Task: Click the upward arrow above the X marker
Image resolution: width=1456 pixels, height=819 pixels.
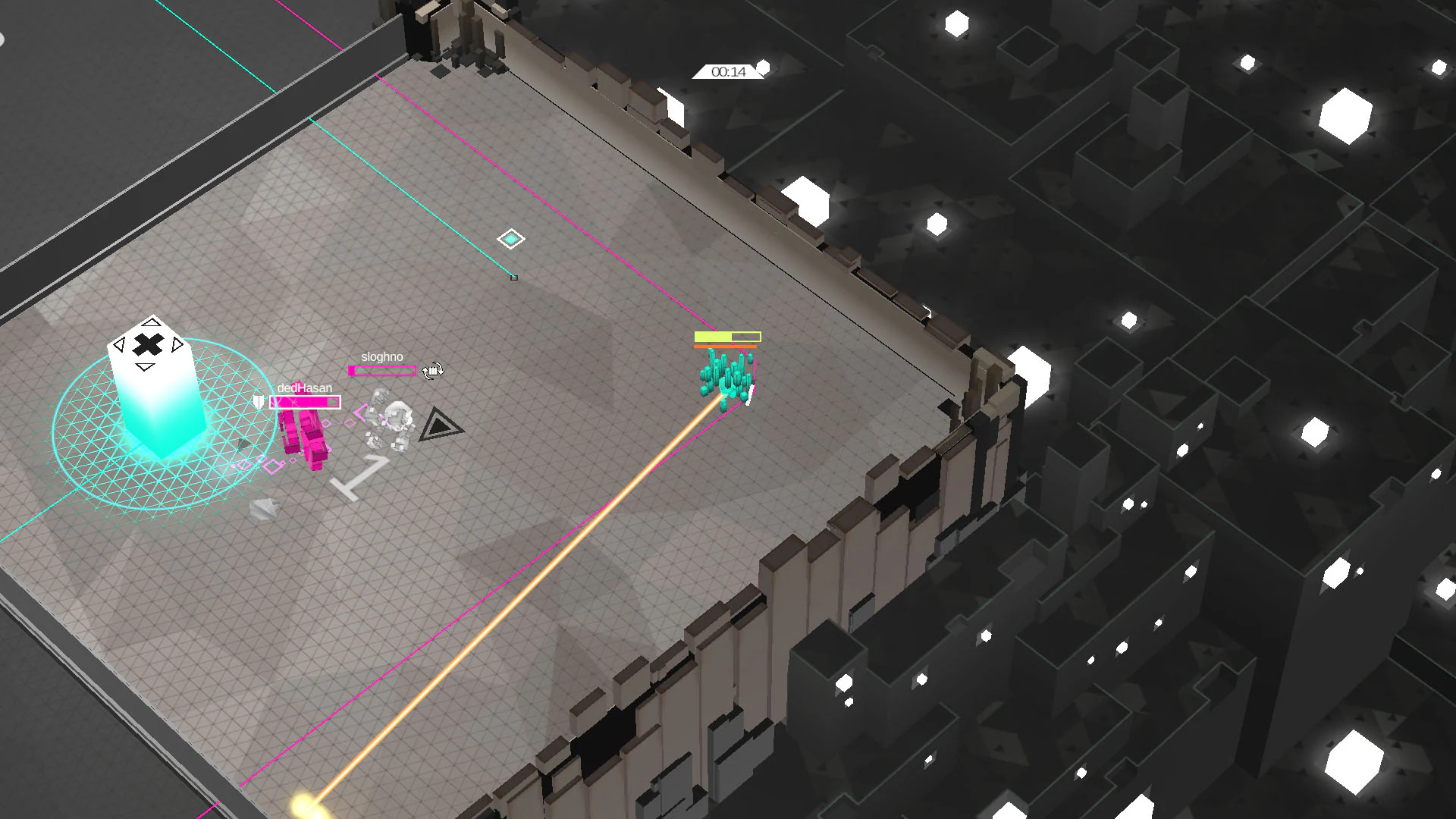Action: pyautogui.click(x=150, y=322)
